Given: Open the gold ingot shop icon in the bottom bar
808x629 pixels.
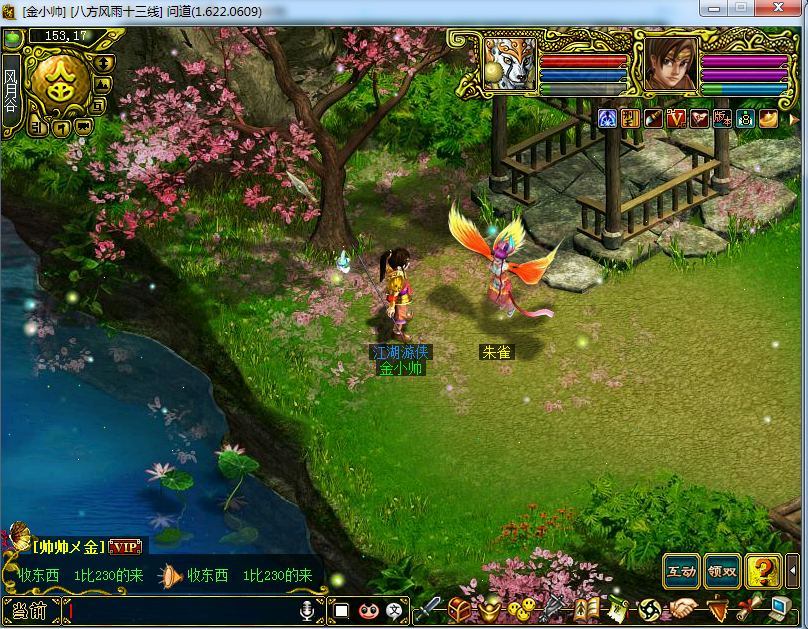Looking at the screenshot, I should [489, 608].
